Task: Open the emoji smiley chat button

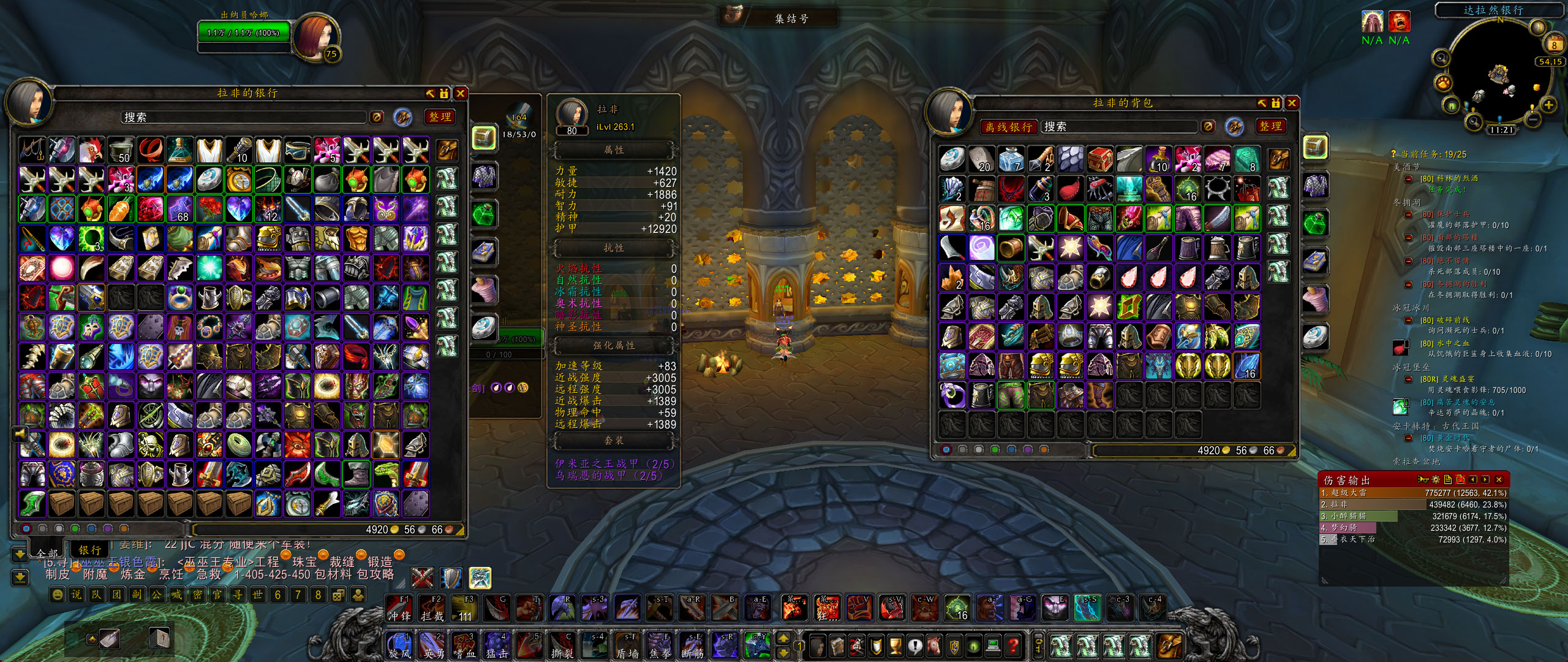Action: (57, 595)
